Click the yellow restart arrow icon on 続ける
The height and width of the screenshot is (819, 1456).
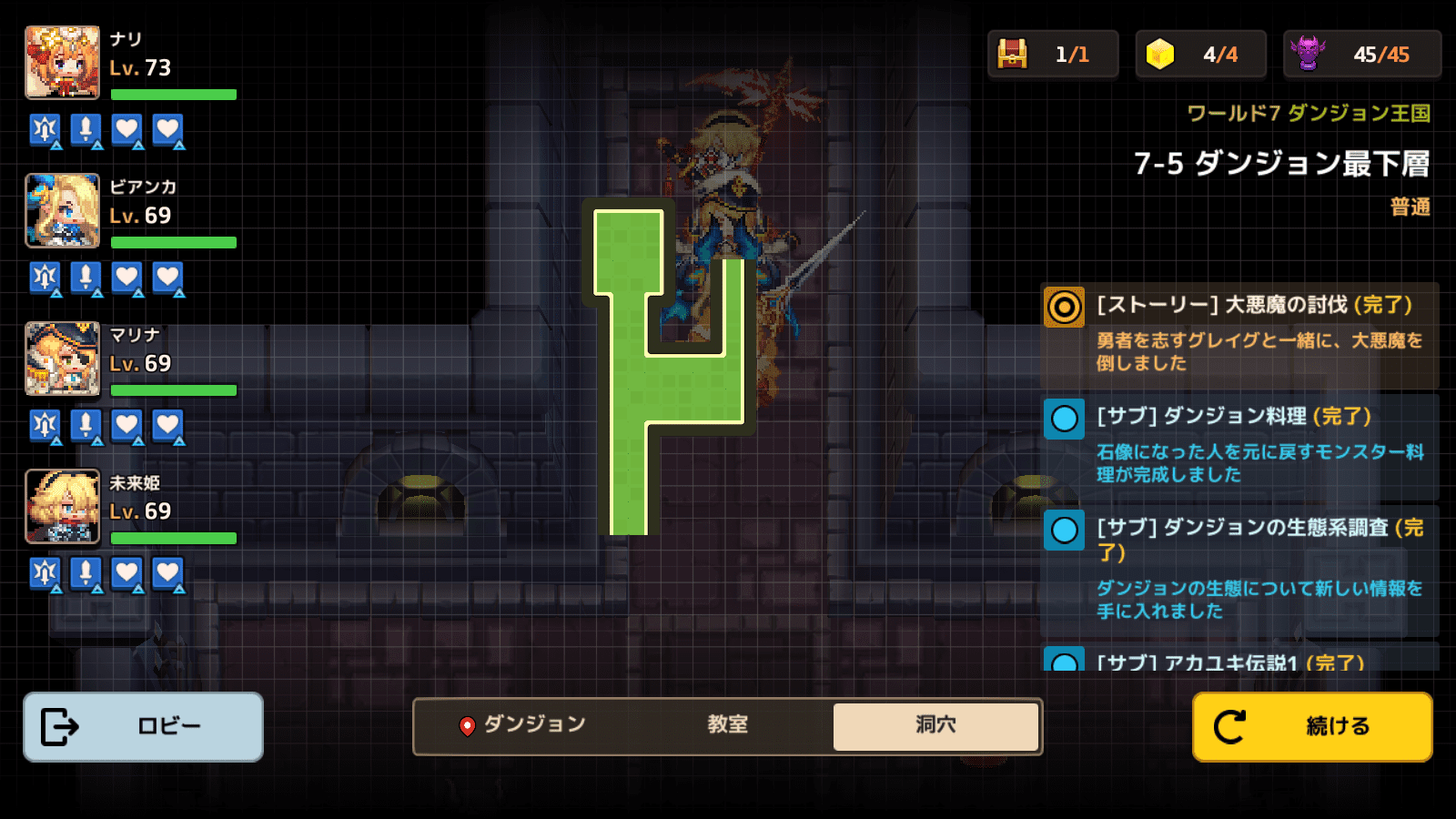coord(1230,725)
